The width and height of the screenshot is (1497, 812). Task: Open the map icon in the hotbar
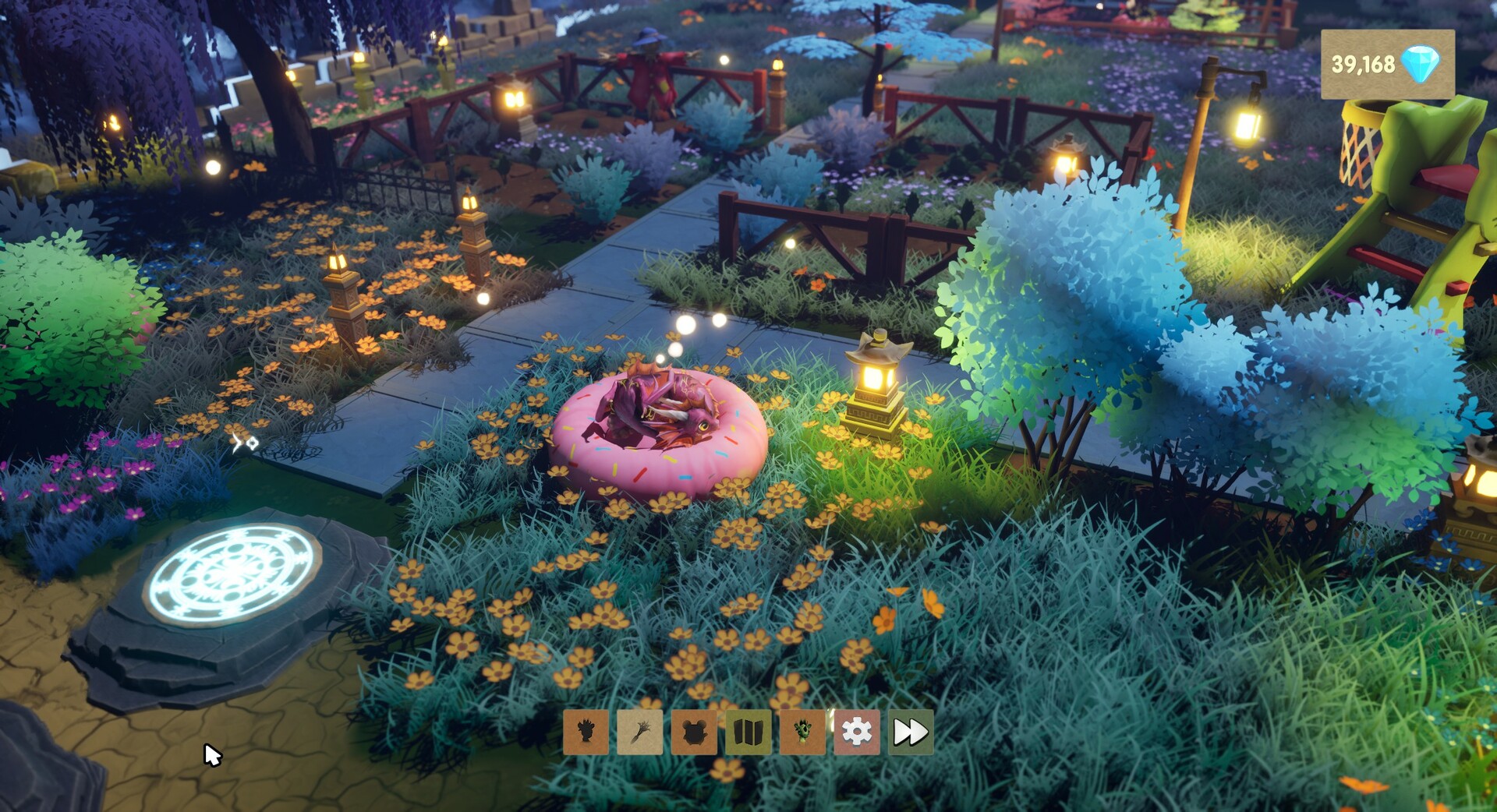(748, 733)
